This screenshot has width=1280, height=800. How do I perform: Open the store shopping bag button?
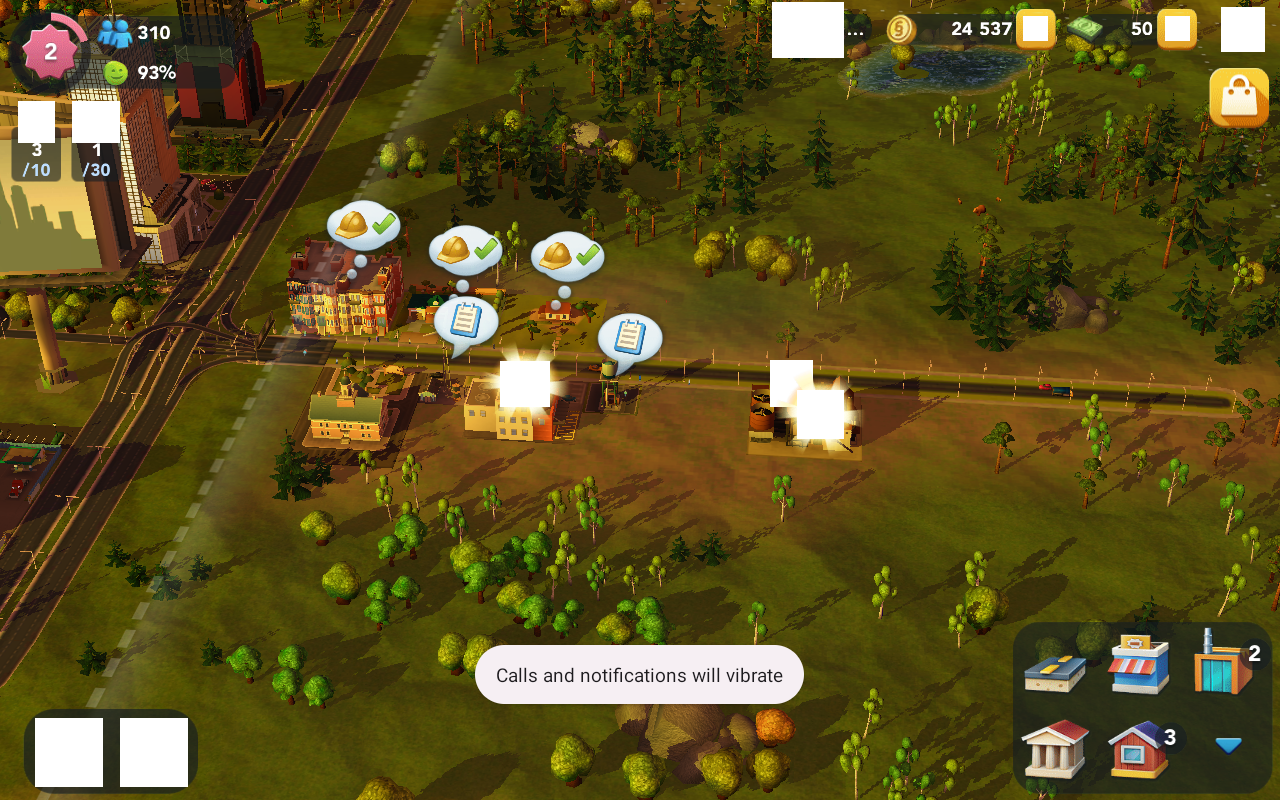[1238, 98]
